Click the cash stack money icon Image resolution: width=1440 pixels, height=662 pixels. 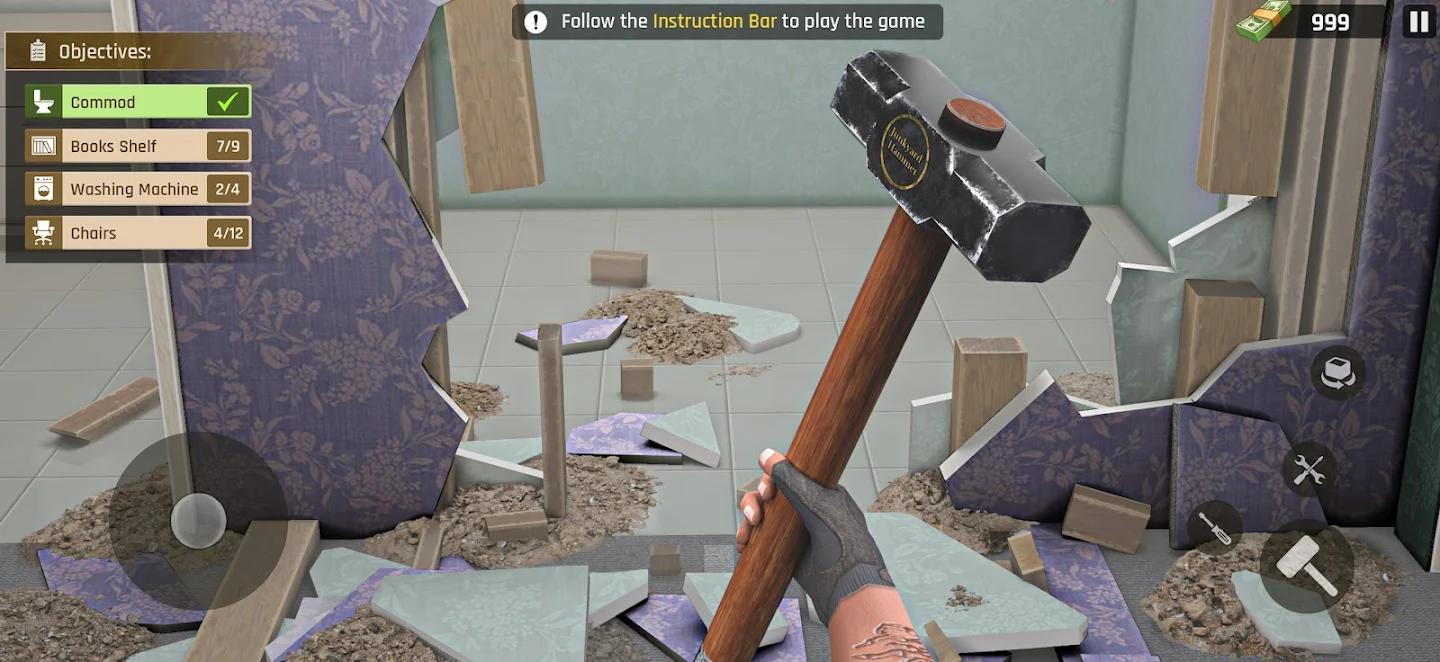pos(1262,21)
